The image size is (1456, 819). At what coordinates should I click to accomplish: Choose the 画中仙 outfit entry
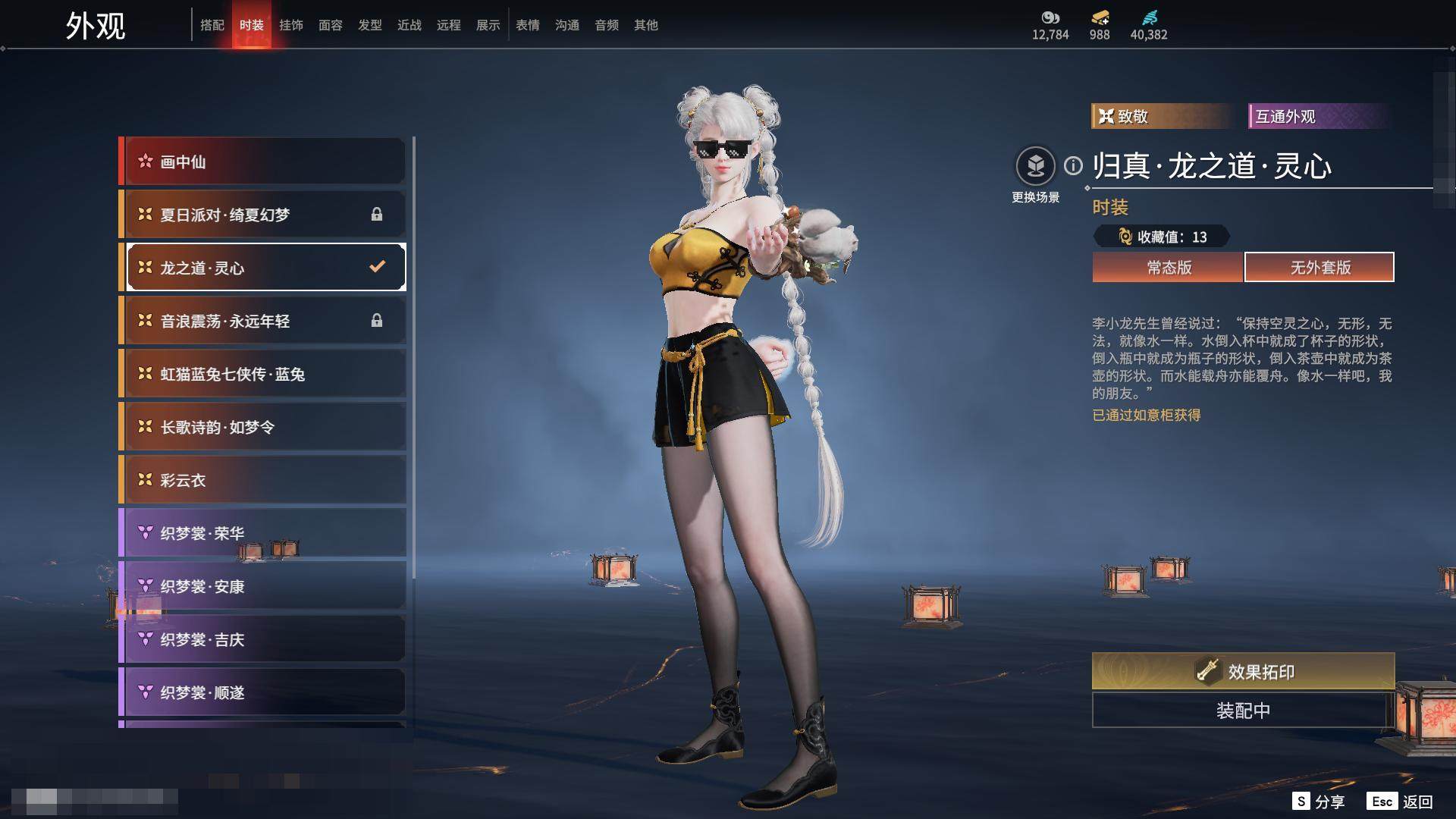pos(262,162)
